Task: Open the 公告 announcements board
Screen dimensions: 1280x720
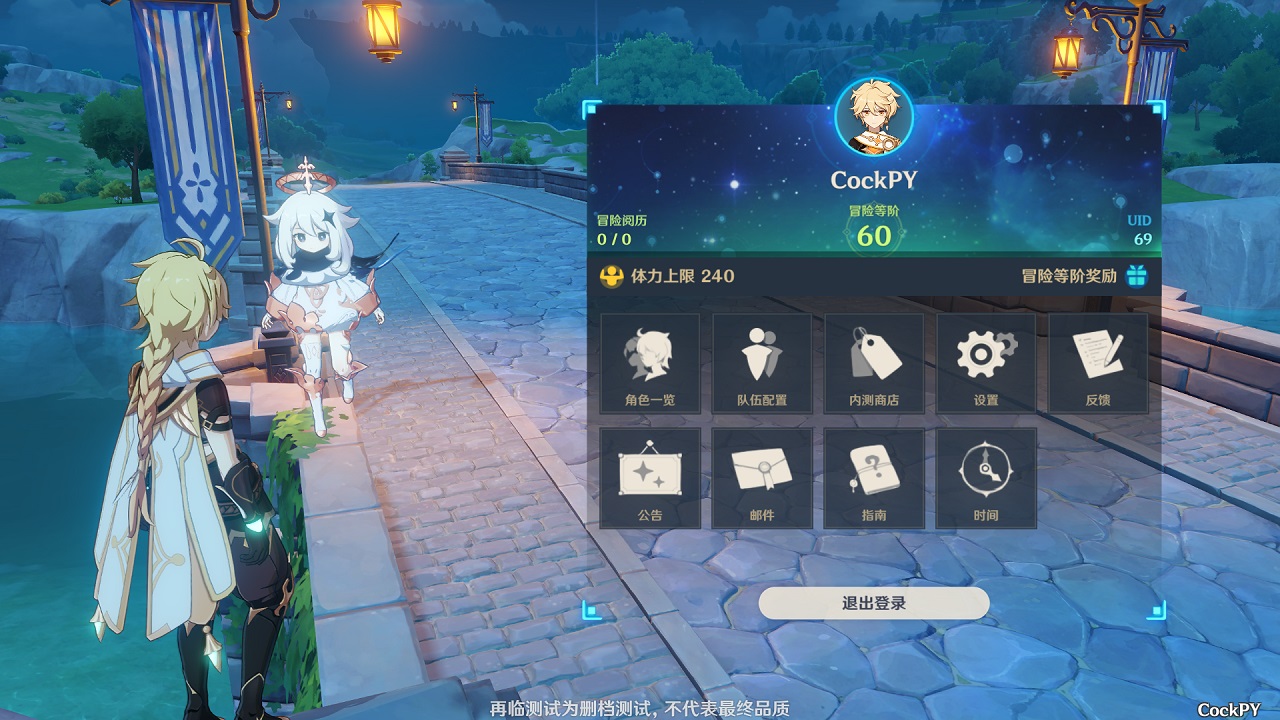Action: point(650,478)
